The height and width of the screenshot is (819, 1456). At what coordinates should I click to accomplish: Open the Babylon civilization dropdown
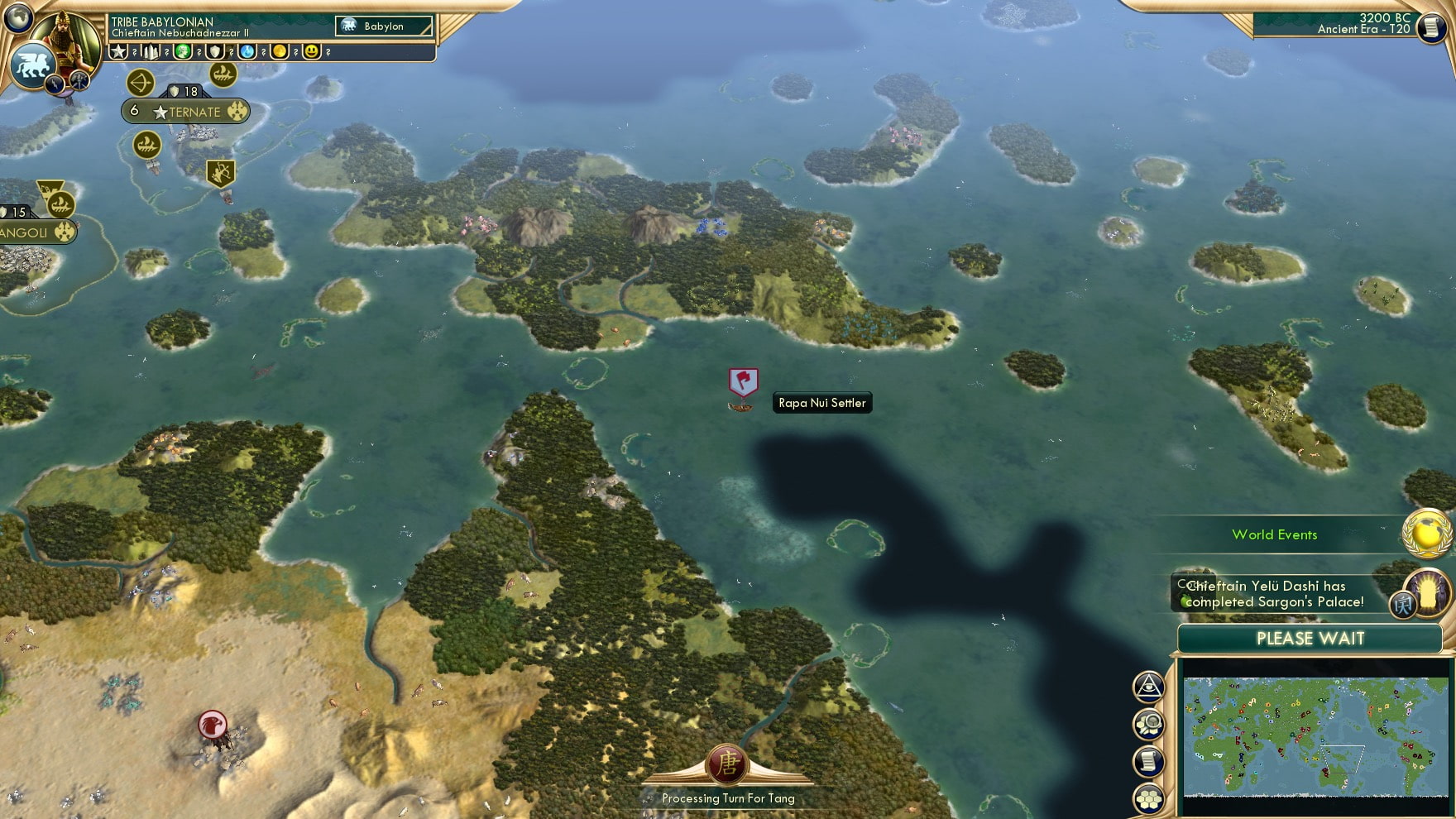pos(382,26)
